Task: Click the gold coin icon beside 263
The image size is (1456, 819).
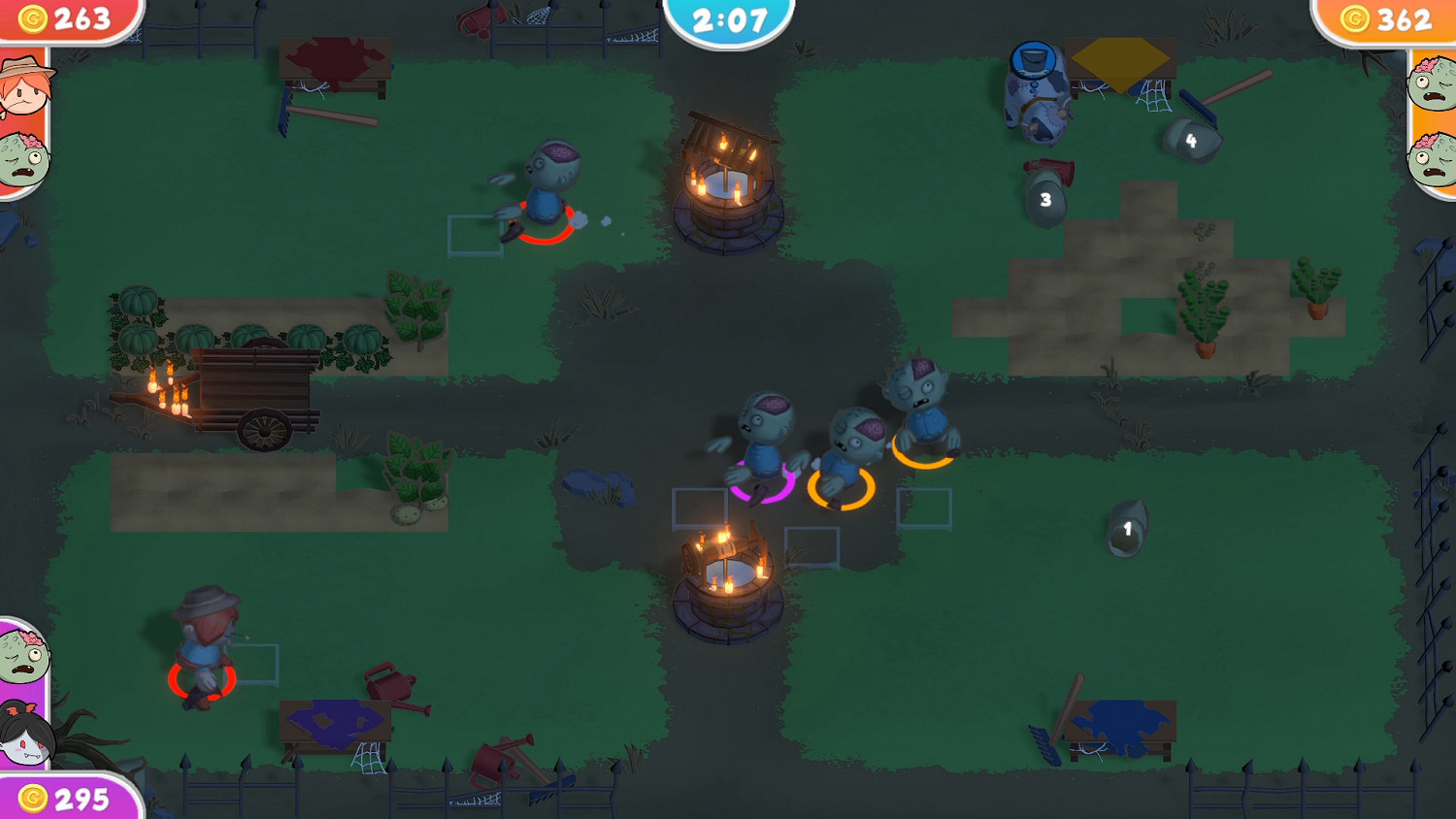Action: (35, 16)
